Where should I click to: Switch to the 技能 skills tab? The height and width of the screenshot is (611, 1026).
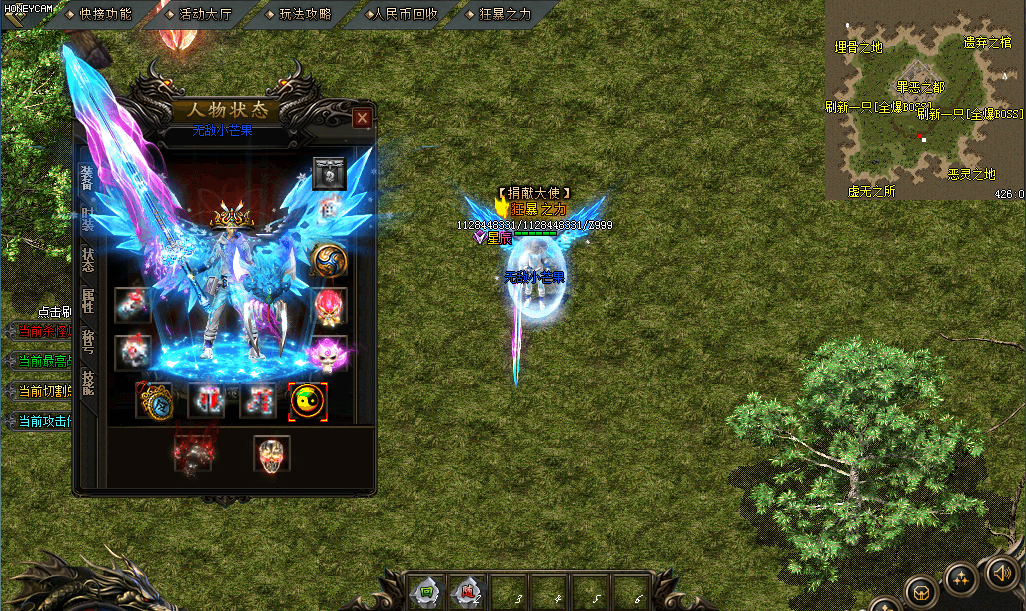tap(87, 381)
